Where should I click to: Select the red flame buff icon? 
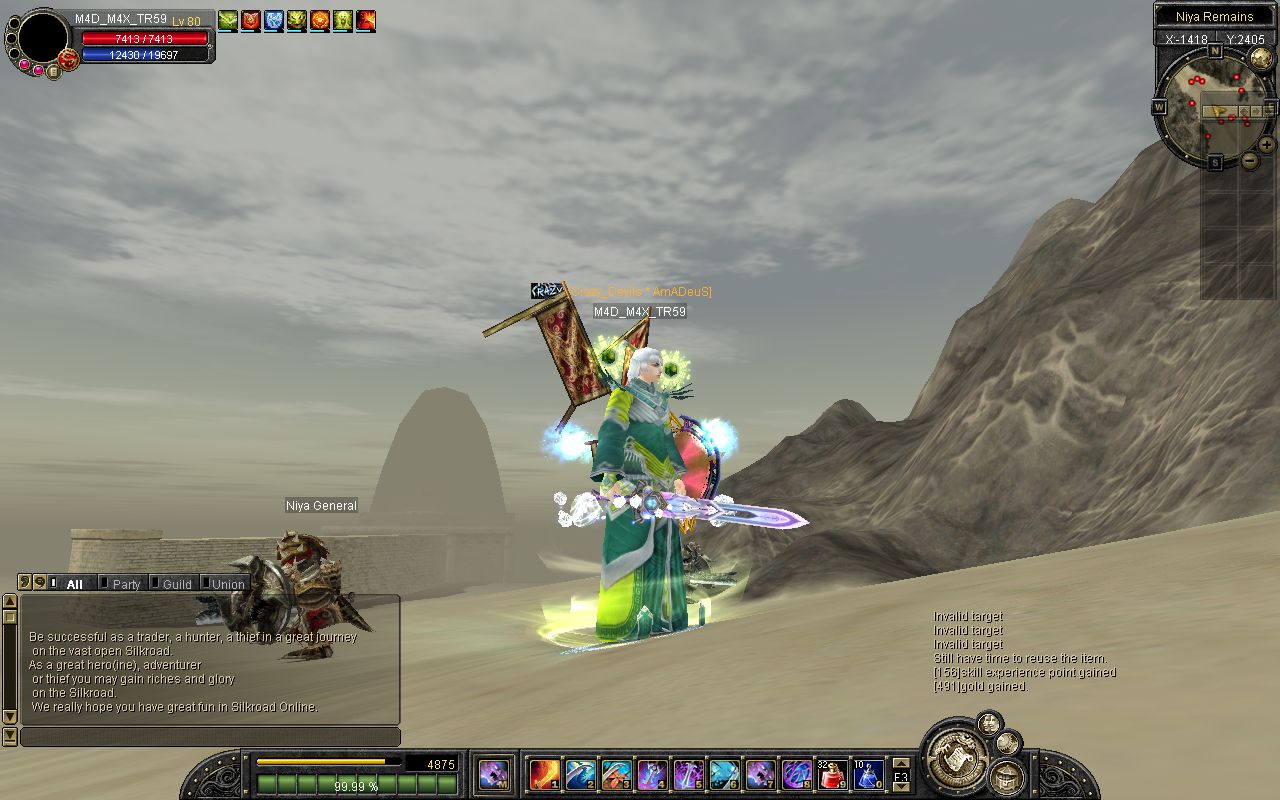point(366,19)
